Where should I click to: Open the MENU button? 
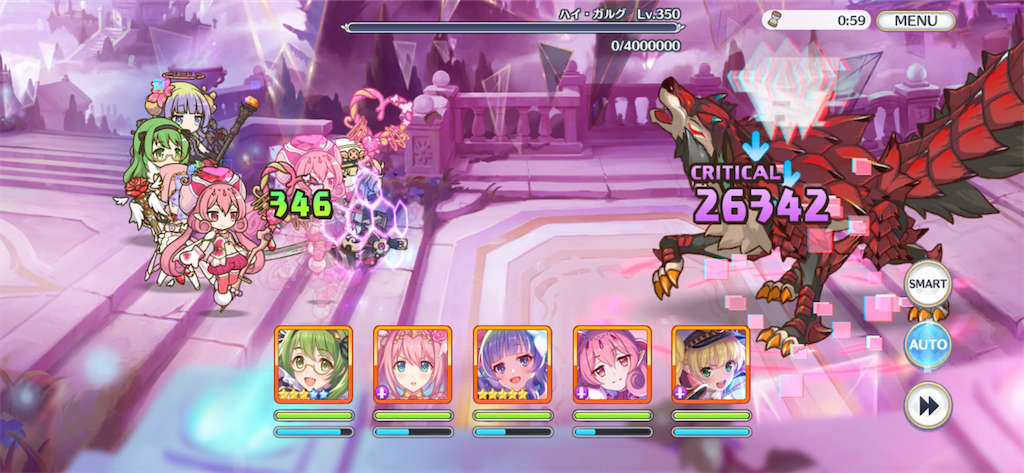pyautogui.click(x=915, y=20)
